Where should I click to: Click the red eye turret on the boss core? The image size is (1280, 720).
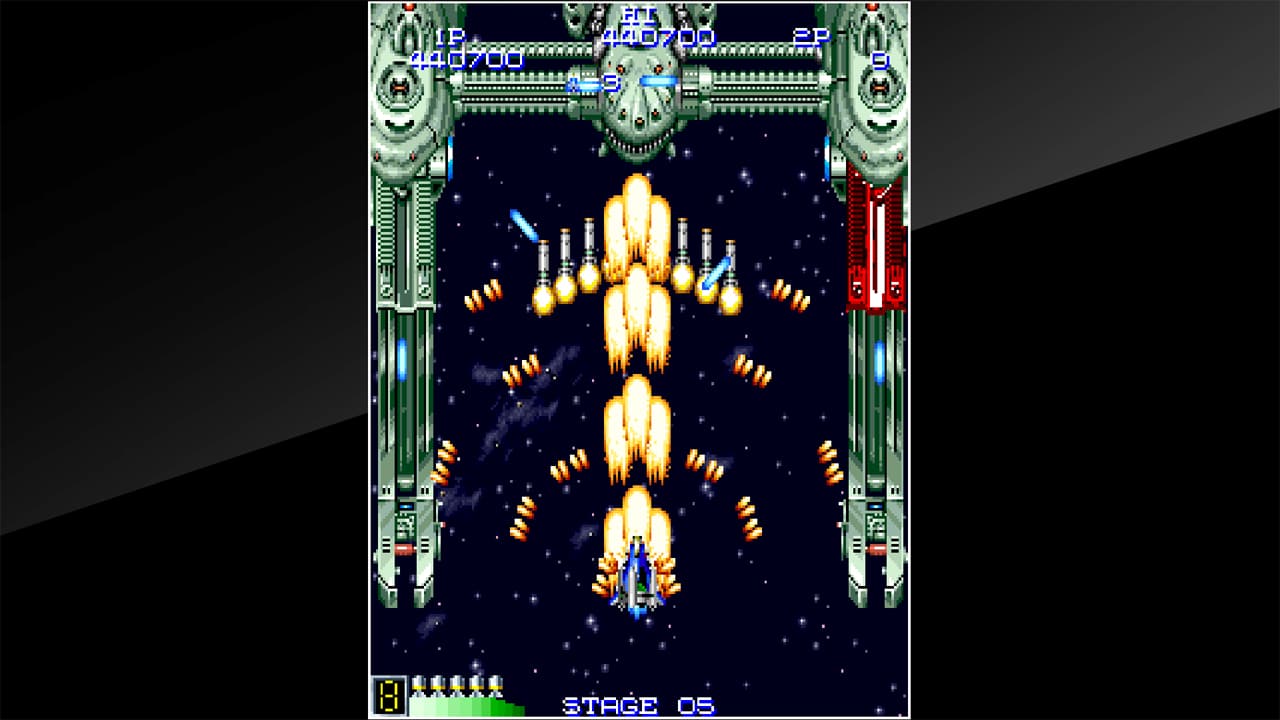click(620, 68)
